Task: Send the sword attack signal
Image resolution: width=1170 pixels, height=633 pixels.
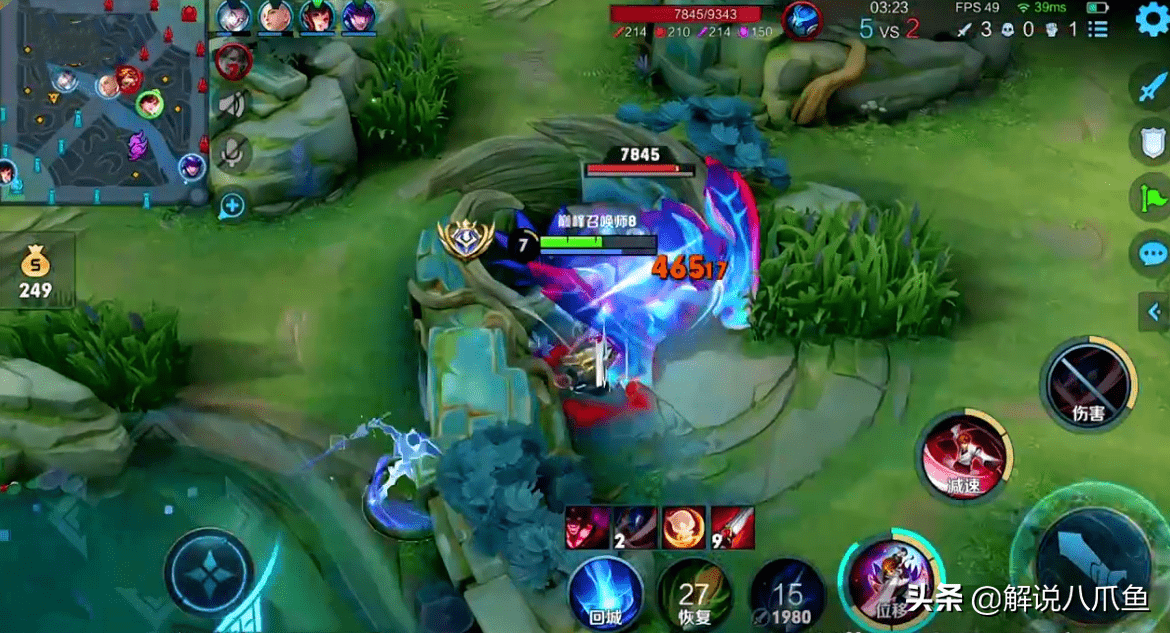Action: (1150, 88)
